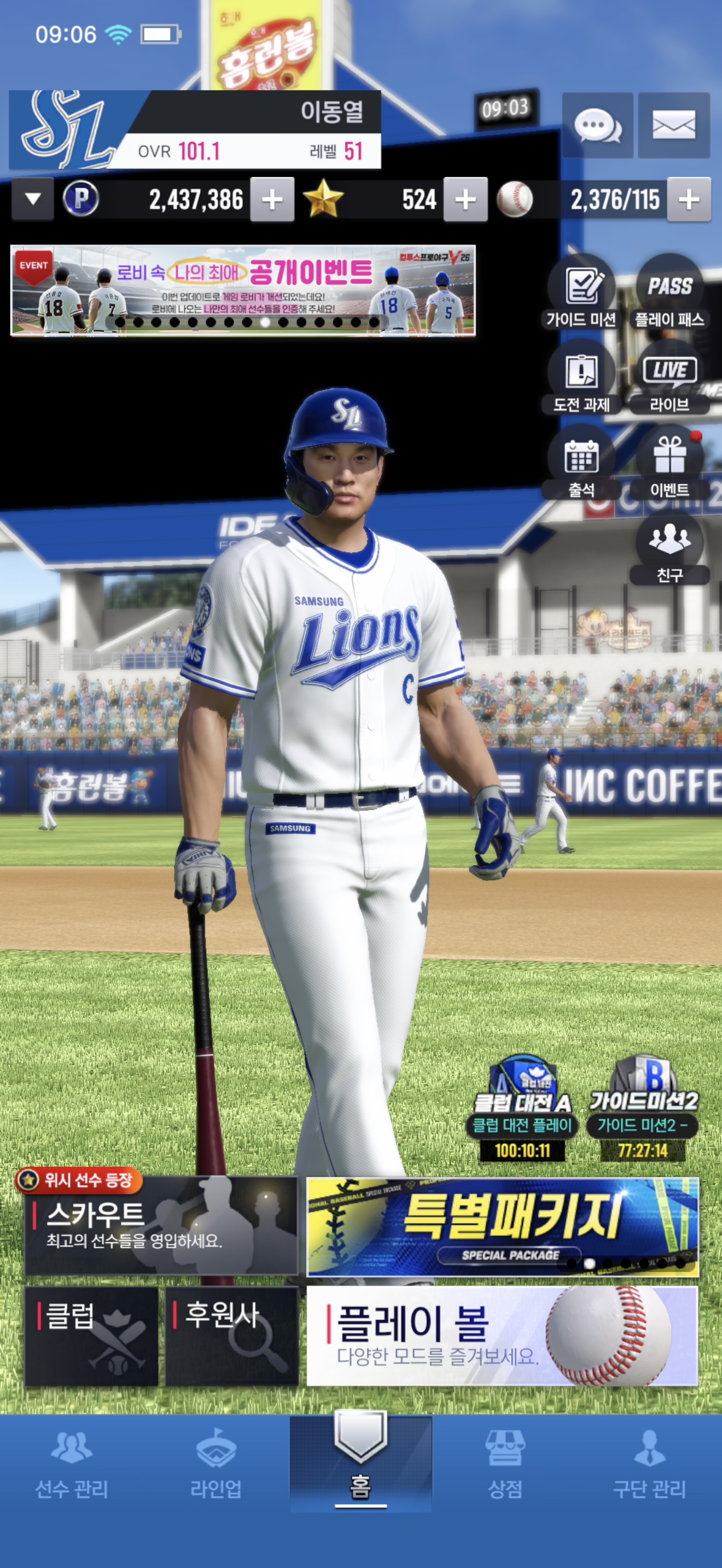
Task: Open the chat speech bubble icon
Action: pyautogui.click(x=597, y=125)
